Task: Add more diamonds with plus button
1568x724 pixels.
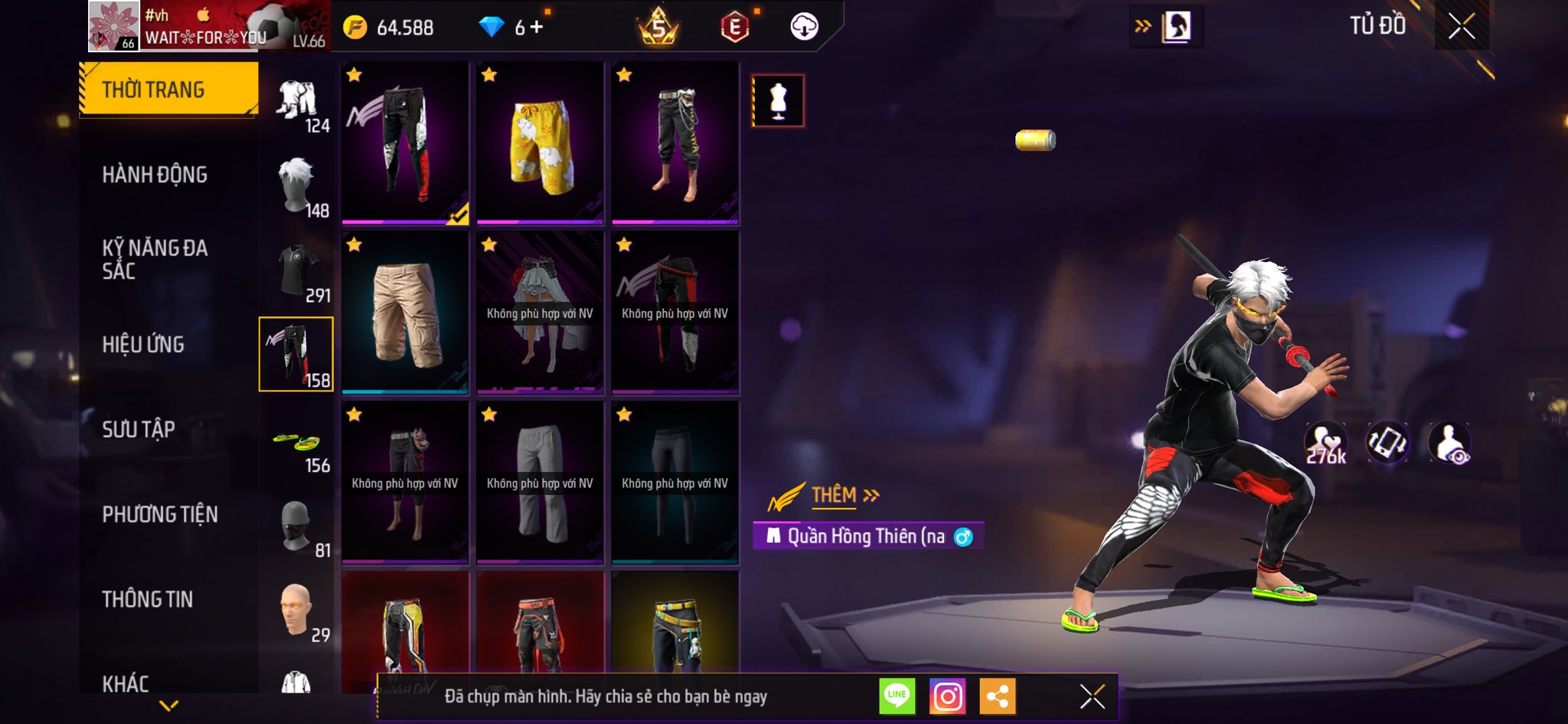Action: coord(537,28)
